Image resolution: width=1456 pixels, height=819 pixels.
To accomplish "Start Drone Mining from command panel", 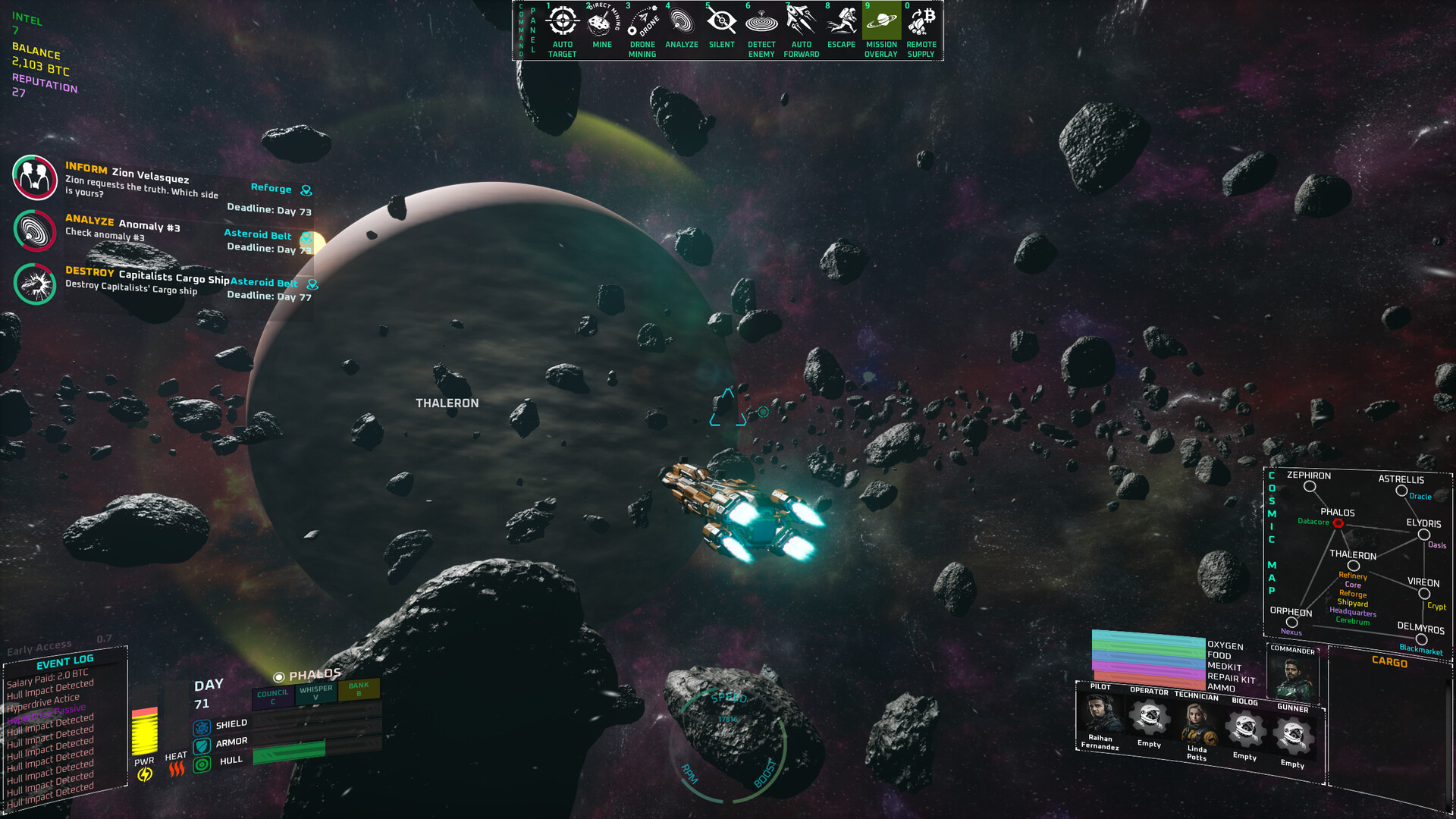I will [642, 23].
